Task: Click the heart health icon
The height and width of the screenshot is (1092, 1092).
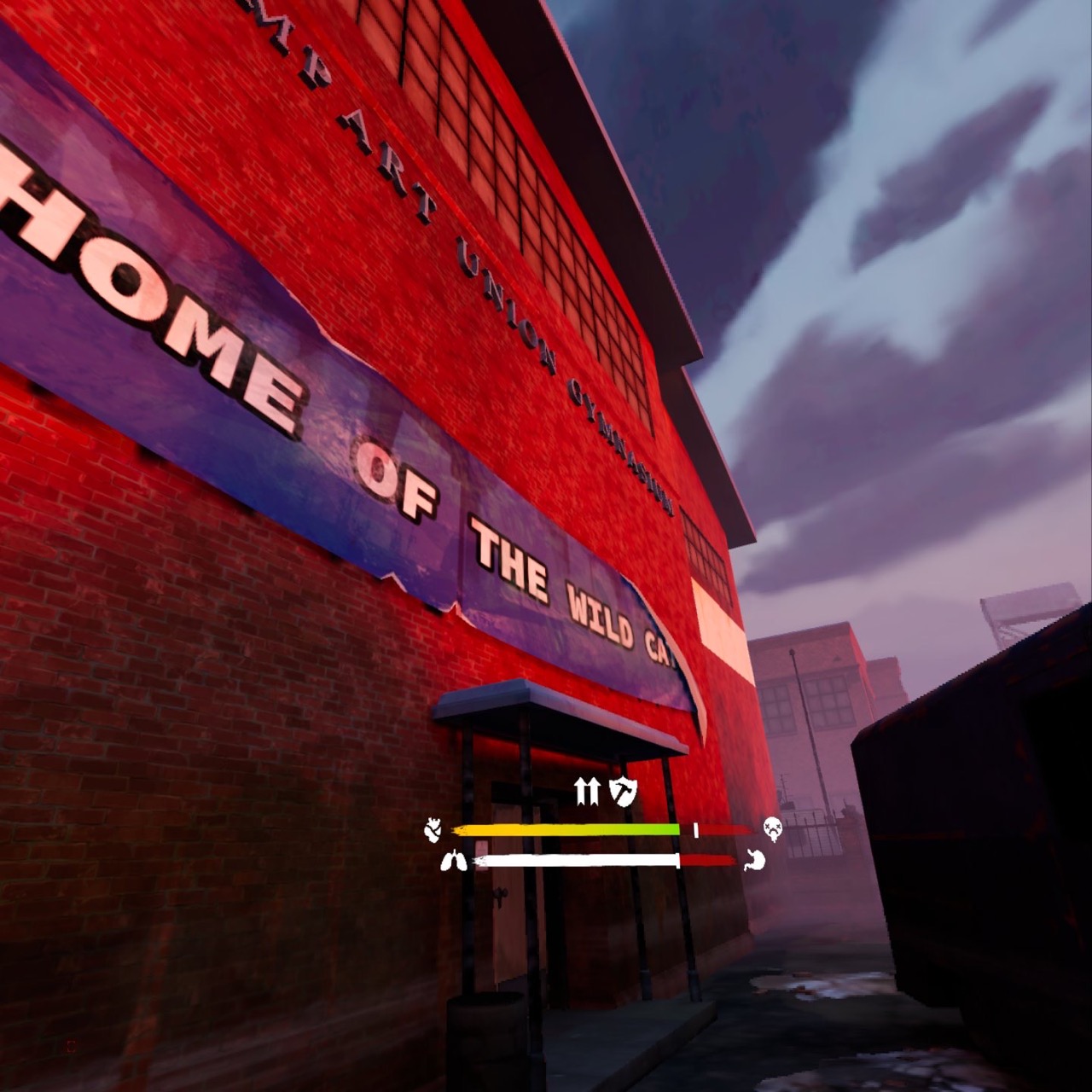Action: (x=432, y=828)
